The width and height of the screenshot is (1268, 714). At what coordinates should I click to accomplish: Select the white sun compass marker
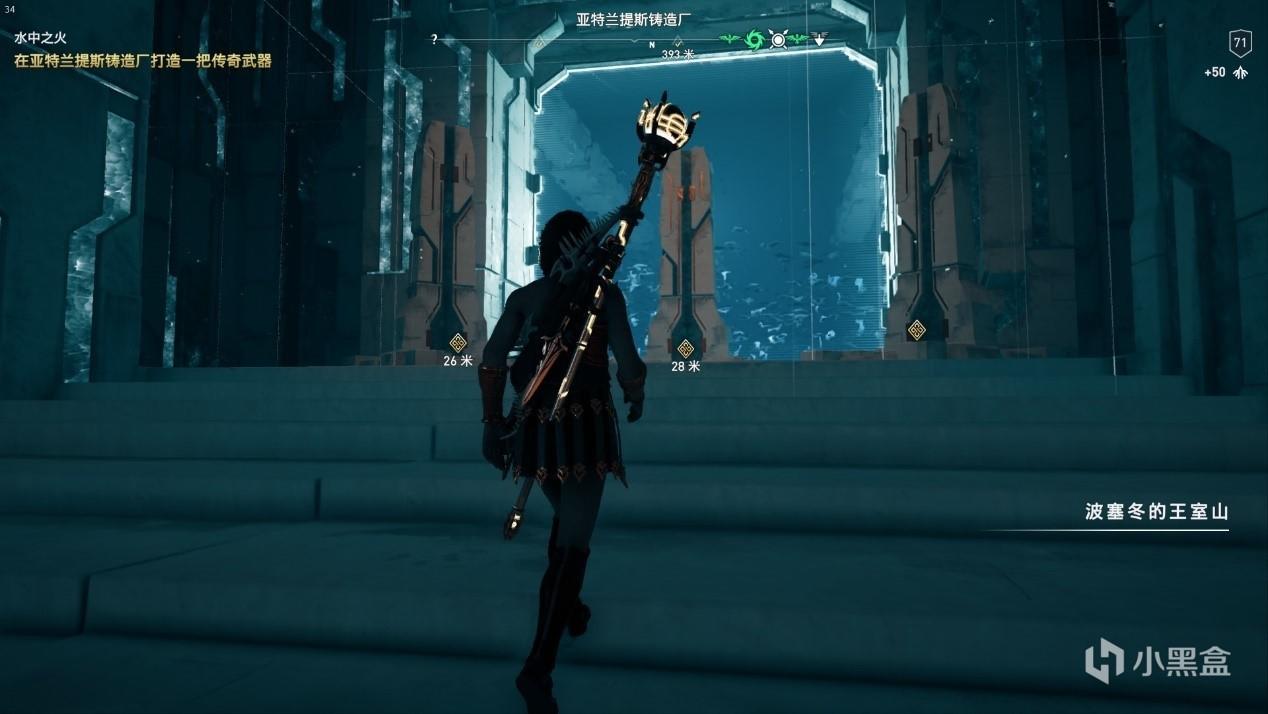click(778, 40)
